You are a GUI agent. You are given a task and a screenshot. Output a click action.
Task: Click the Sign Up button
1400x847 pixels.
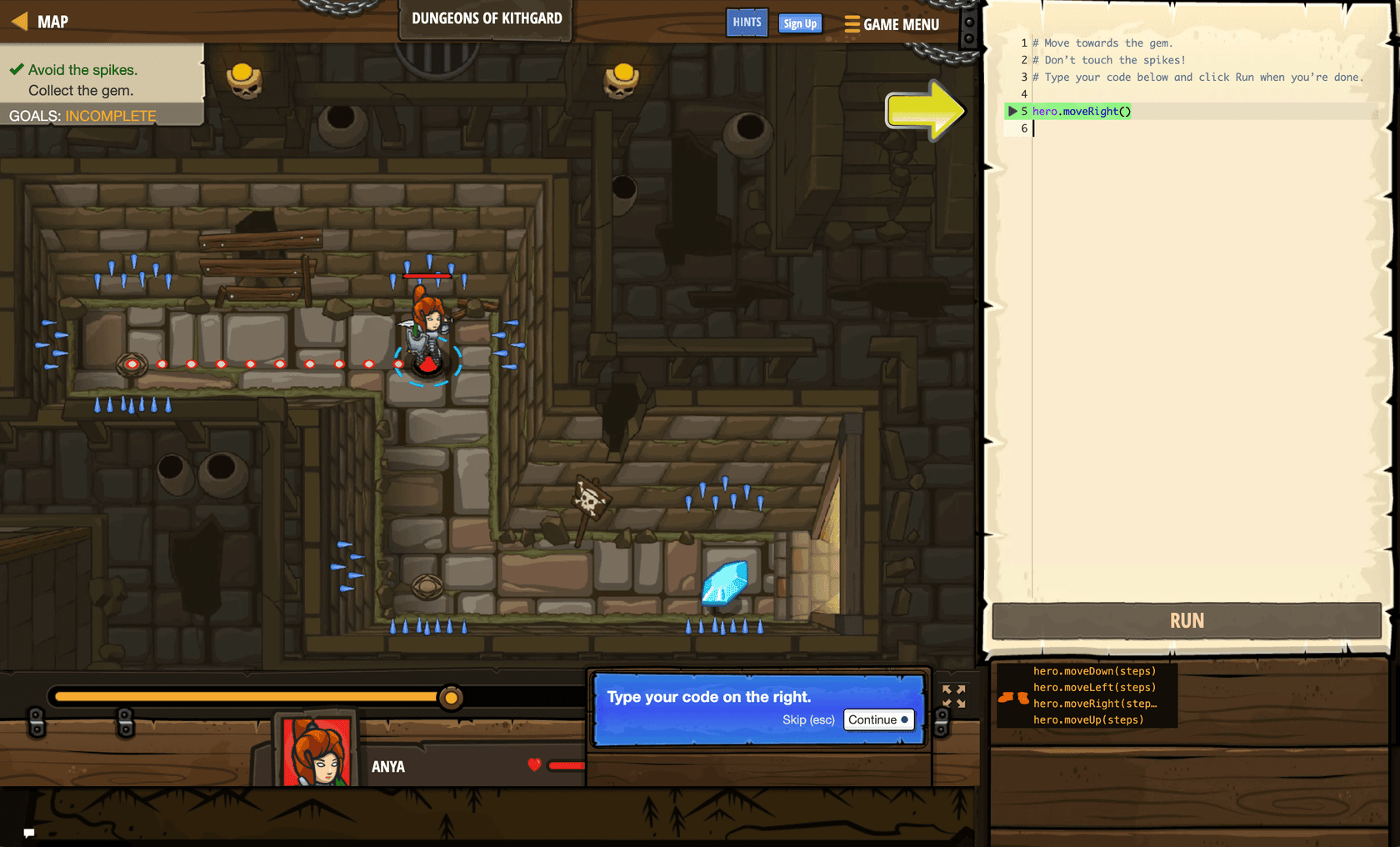799,23
